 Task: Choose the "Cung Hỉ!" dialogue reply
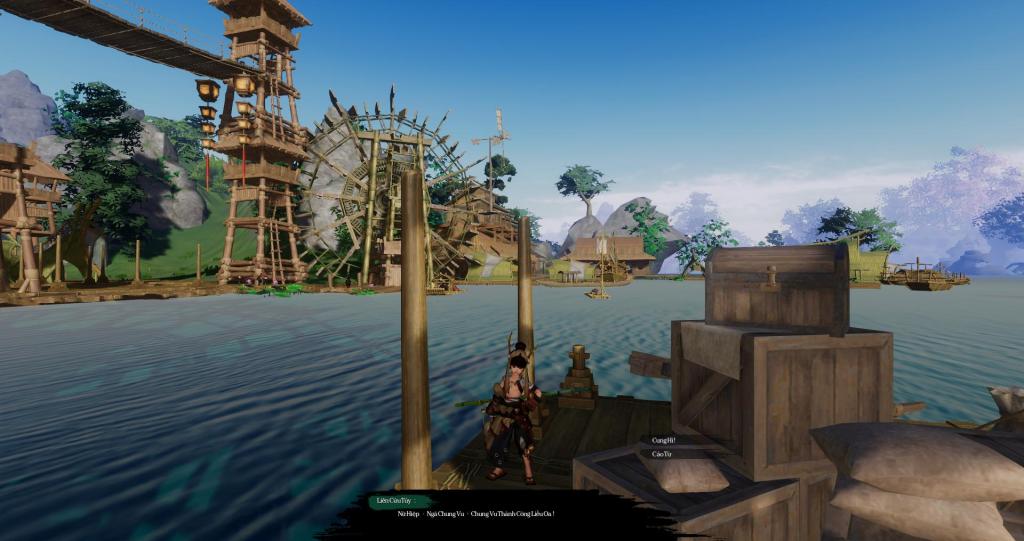tap(664, 440)
